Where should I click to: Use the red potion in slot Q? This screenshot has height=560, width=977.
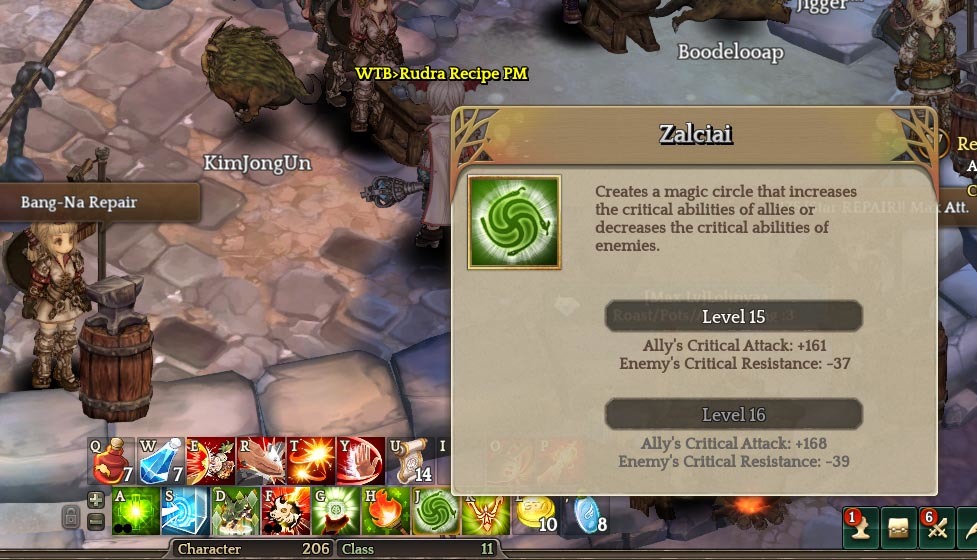[x=112, y=460]
